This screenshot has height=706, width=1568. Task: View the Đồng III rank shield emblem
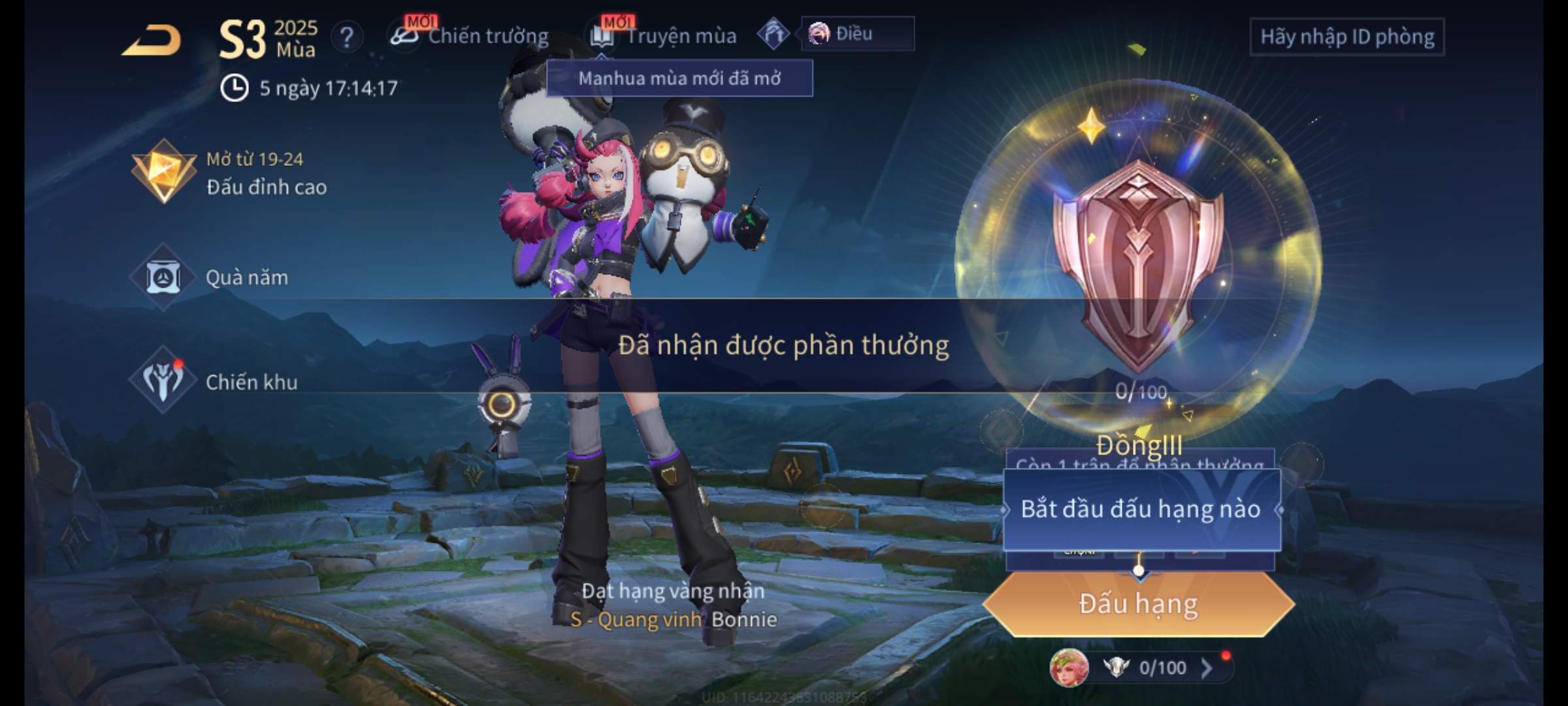(x=1138, y=261)
